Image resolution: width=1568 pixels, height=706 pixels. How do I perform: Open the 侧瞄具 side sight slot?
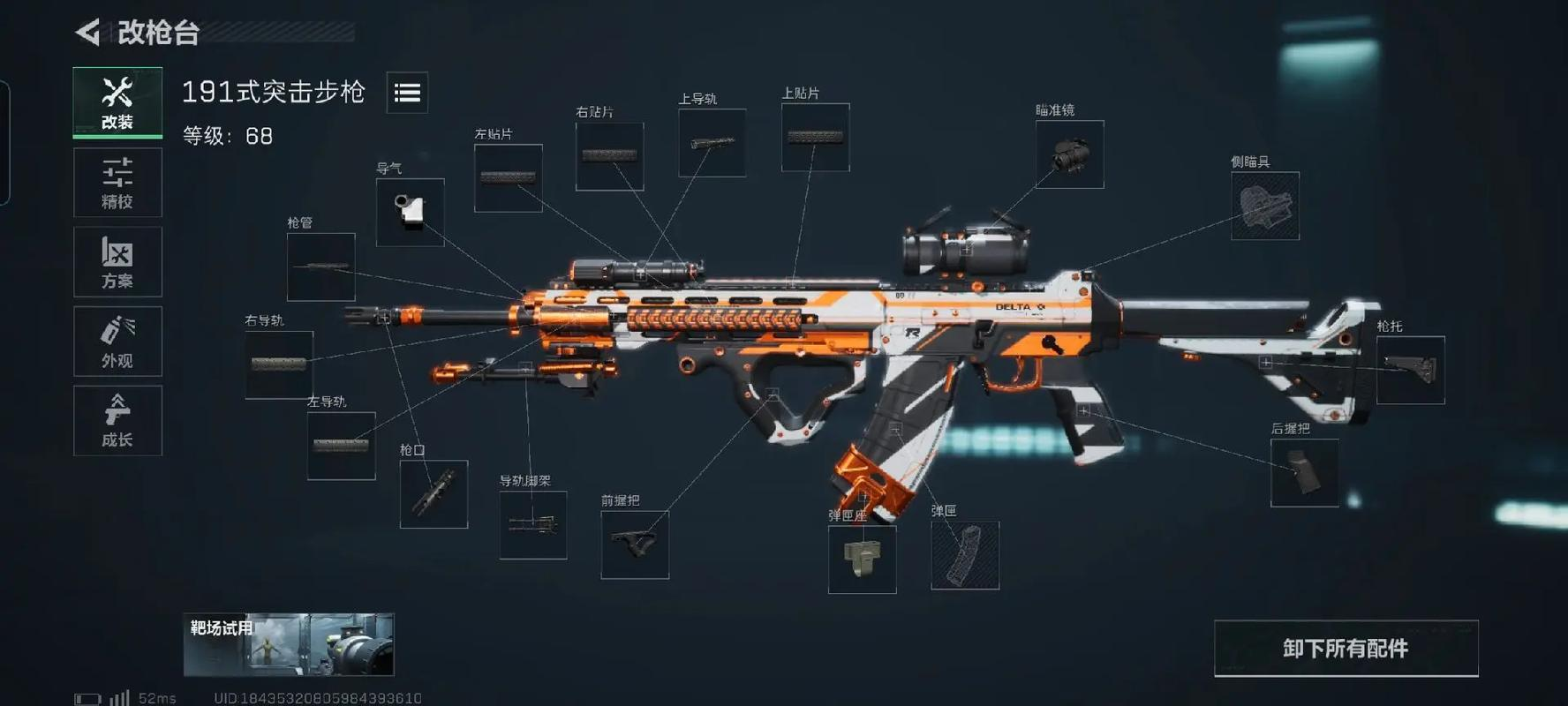tap(1264, 207)
